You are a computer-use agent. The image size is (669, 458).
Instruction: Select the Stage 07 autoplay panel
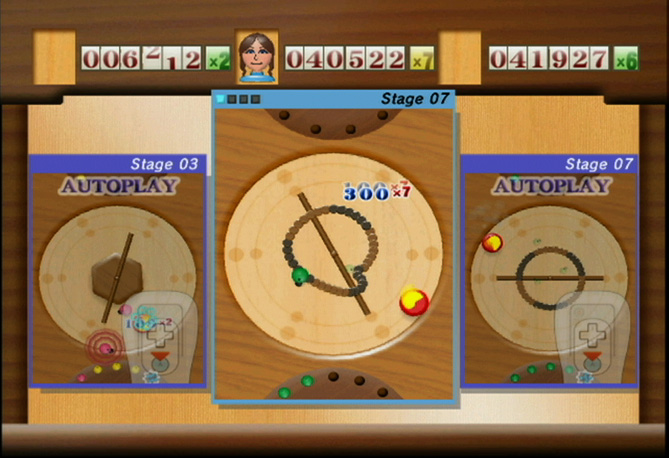pyautogui.click(x=549, y=270)
